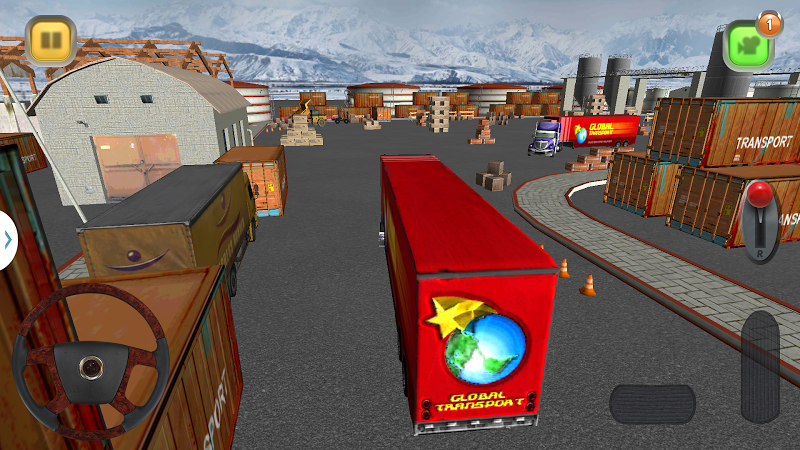Click the steering wheel control
Image resolution: width=800 pixels, height=450 pixels.
90,358
